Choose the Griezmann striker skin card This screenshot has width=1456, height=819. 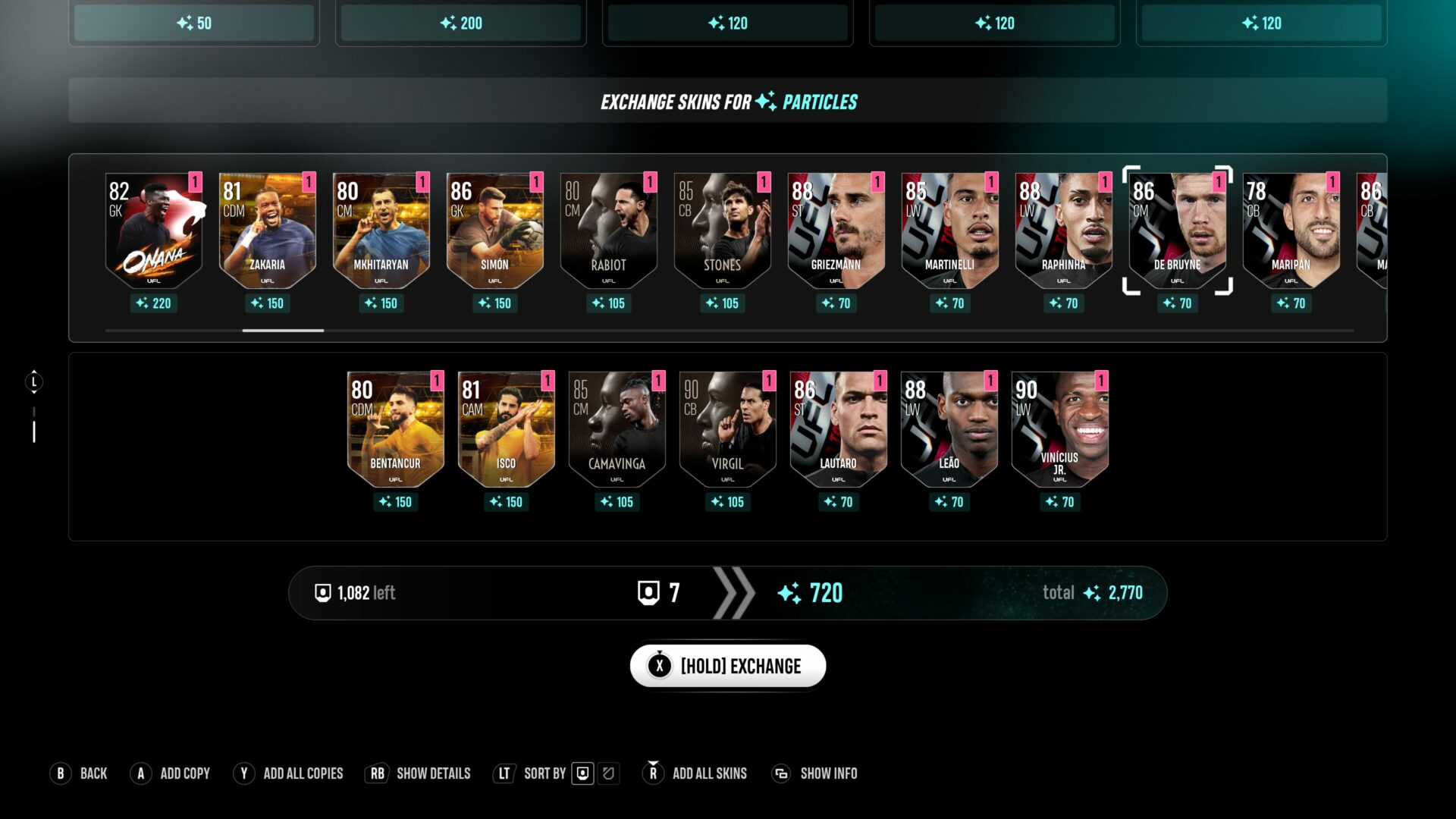coord(836,231)
